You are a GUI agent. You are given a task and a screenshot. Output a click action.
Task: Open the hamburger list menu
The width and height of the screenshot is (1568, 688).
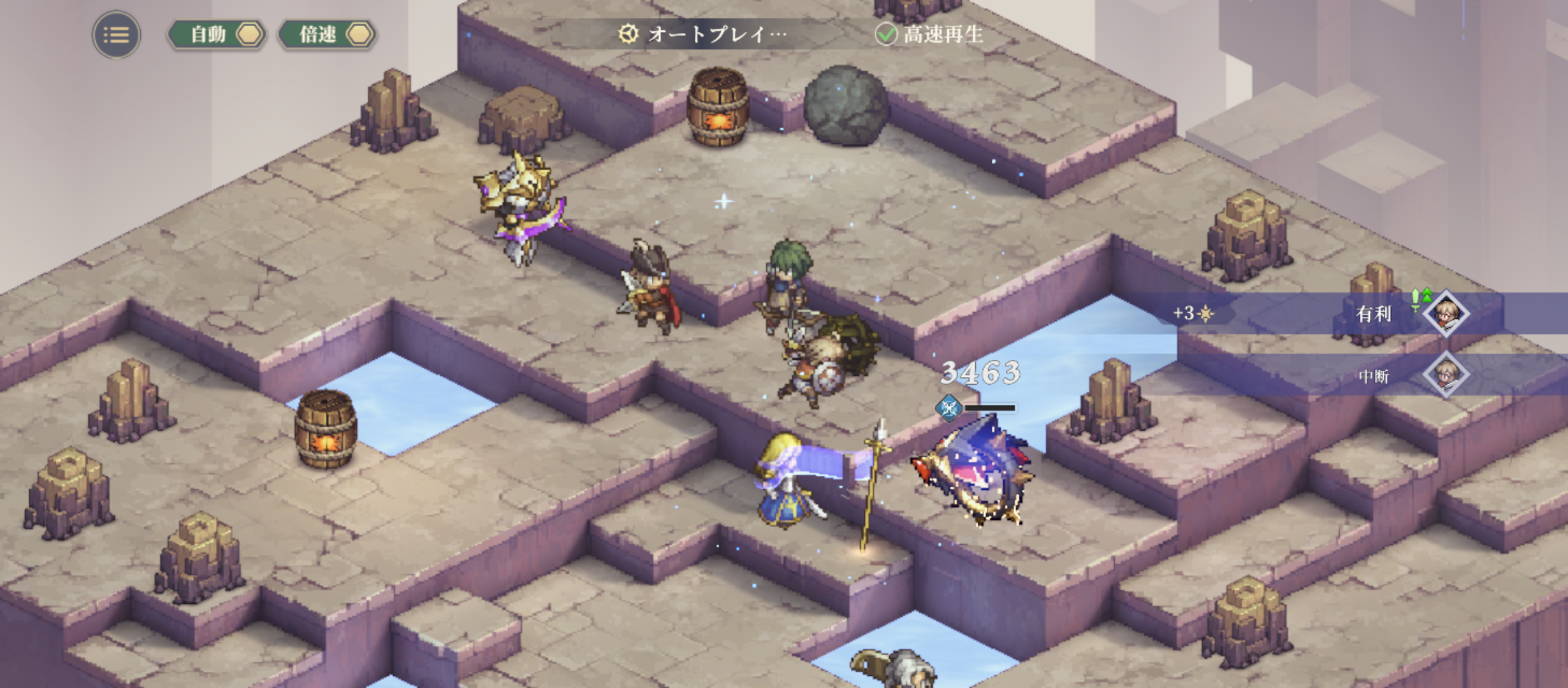pos(116,34)
